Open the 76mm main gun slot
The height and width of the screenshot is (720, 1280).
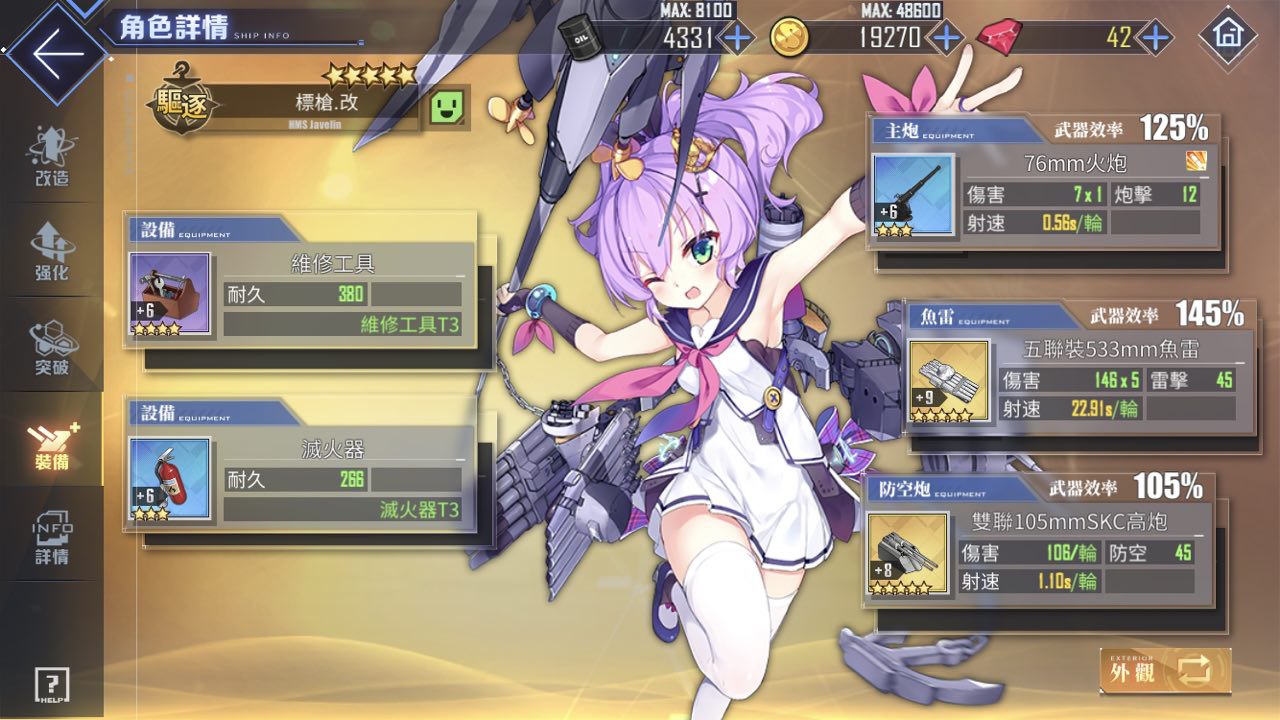tap(913, 195)
